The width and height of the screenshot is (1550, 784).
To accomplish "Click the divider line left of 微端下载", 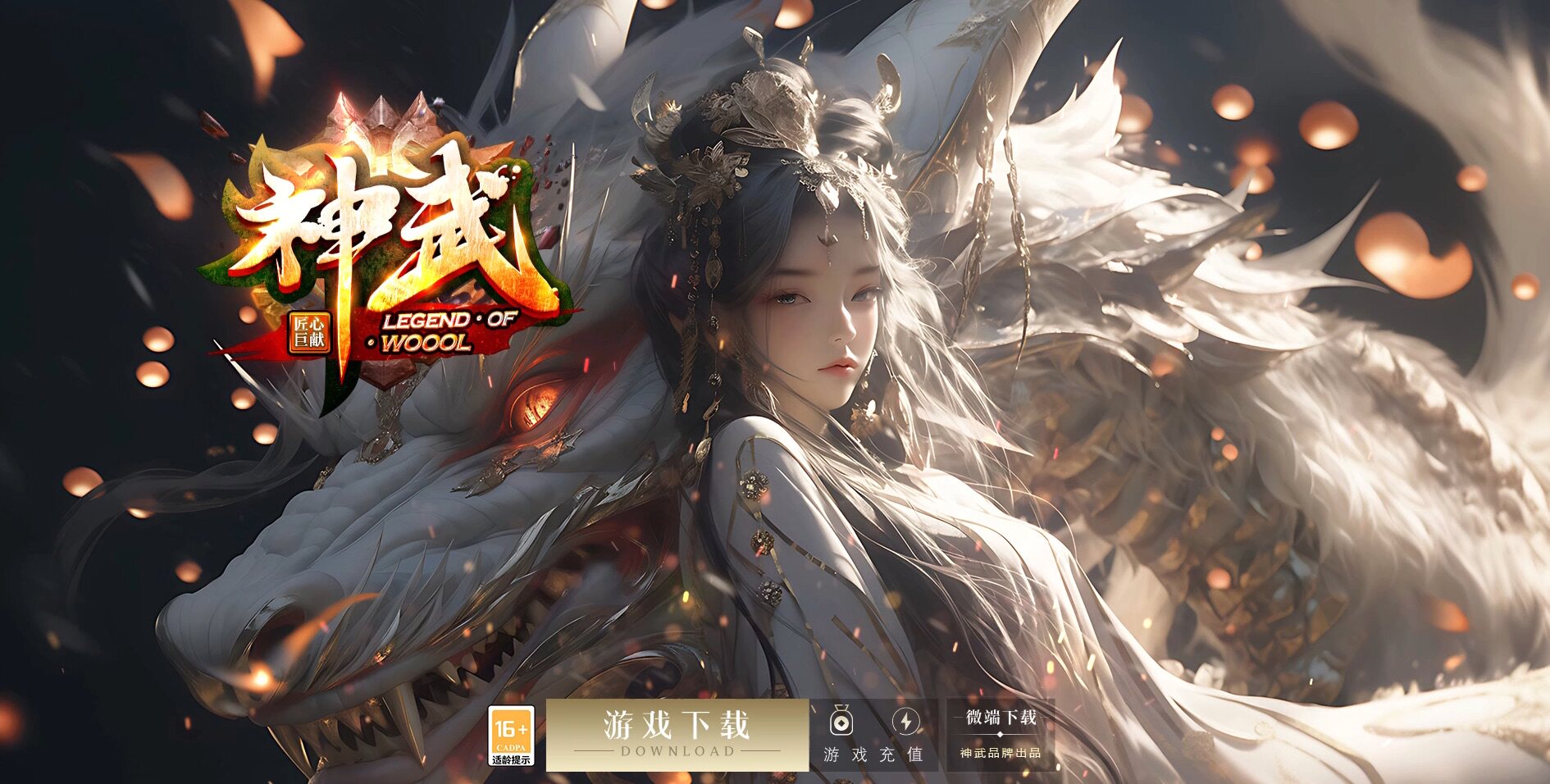I will pyautogui.click(x=958, y=718).
